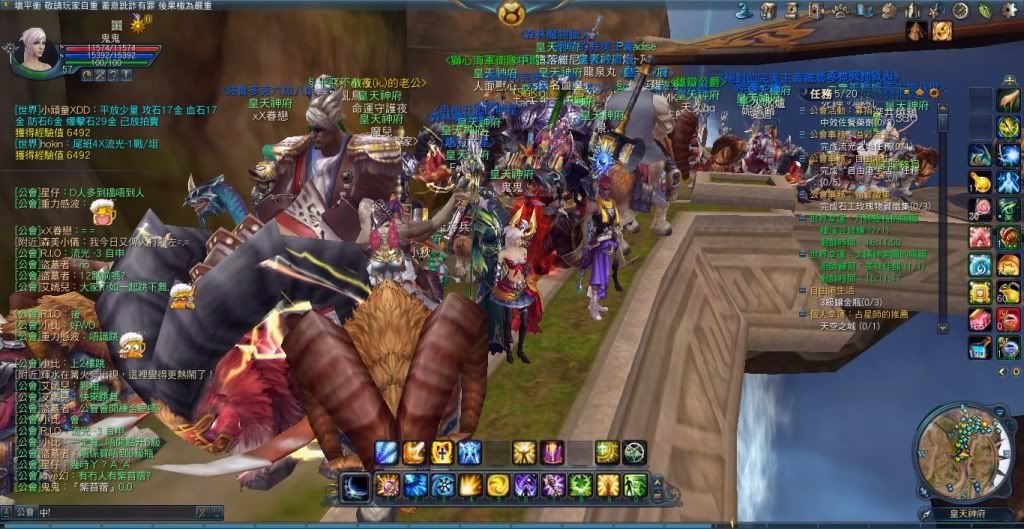Viewport: 1024px width, 529px height.
Task: Click the green leaf menu icon
Action: click(984, 11)
